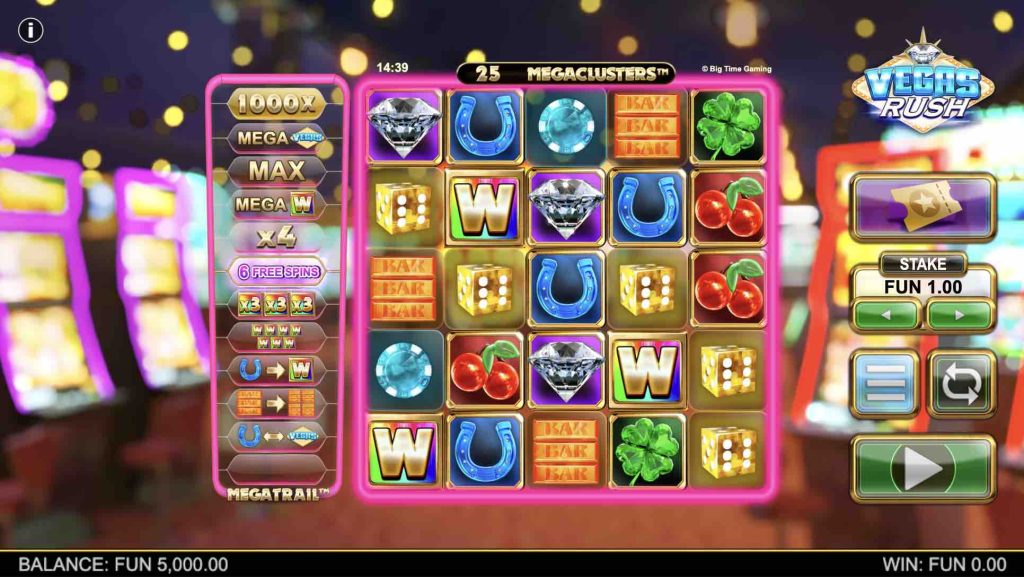Open the golden ticket feature buy
The height and width of the screenshot is (577, 1024).
pos(922,207)
